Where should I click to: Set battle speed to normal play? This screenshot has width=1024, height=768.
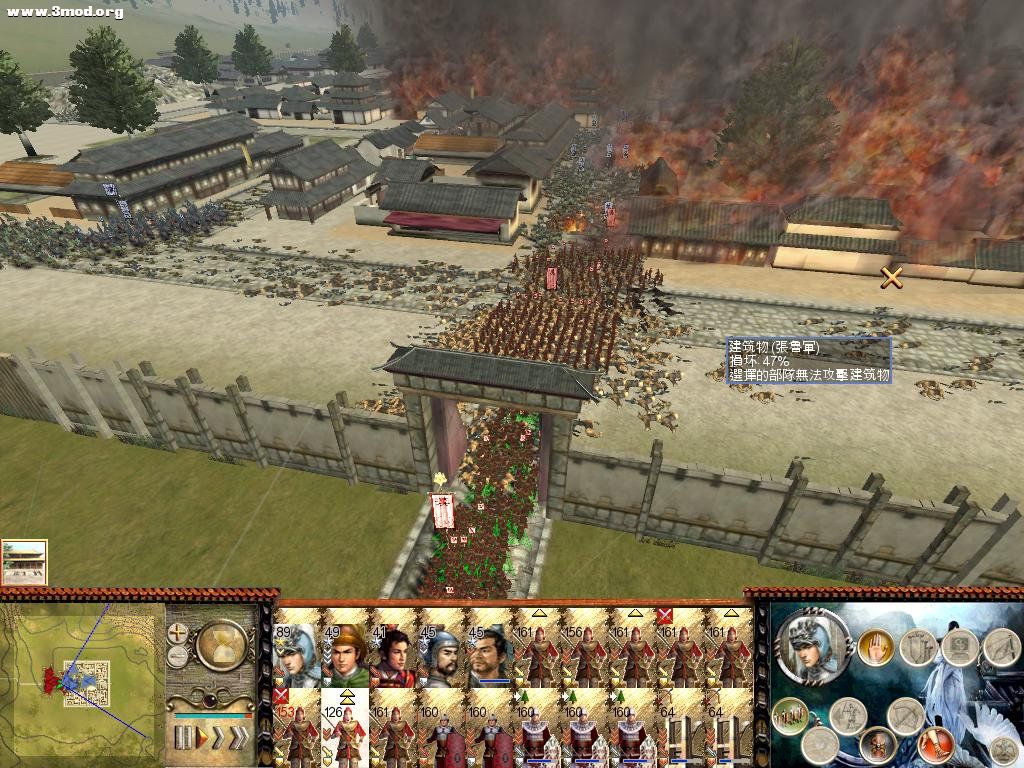201,738
